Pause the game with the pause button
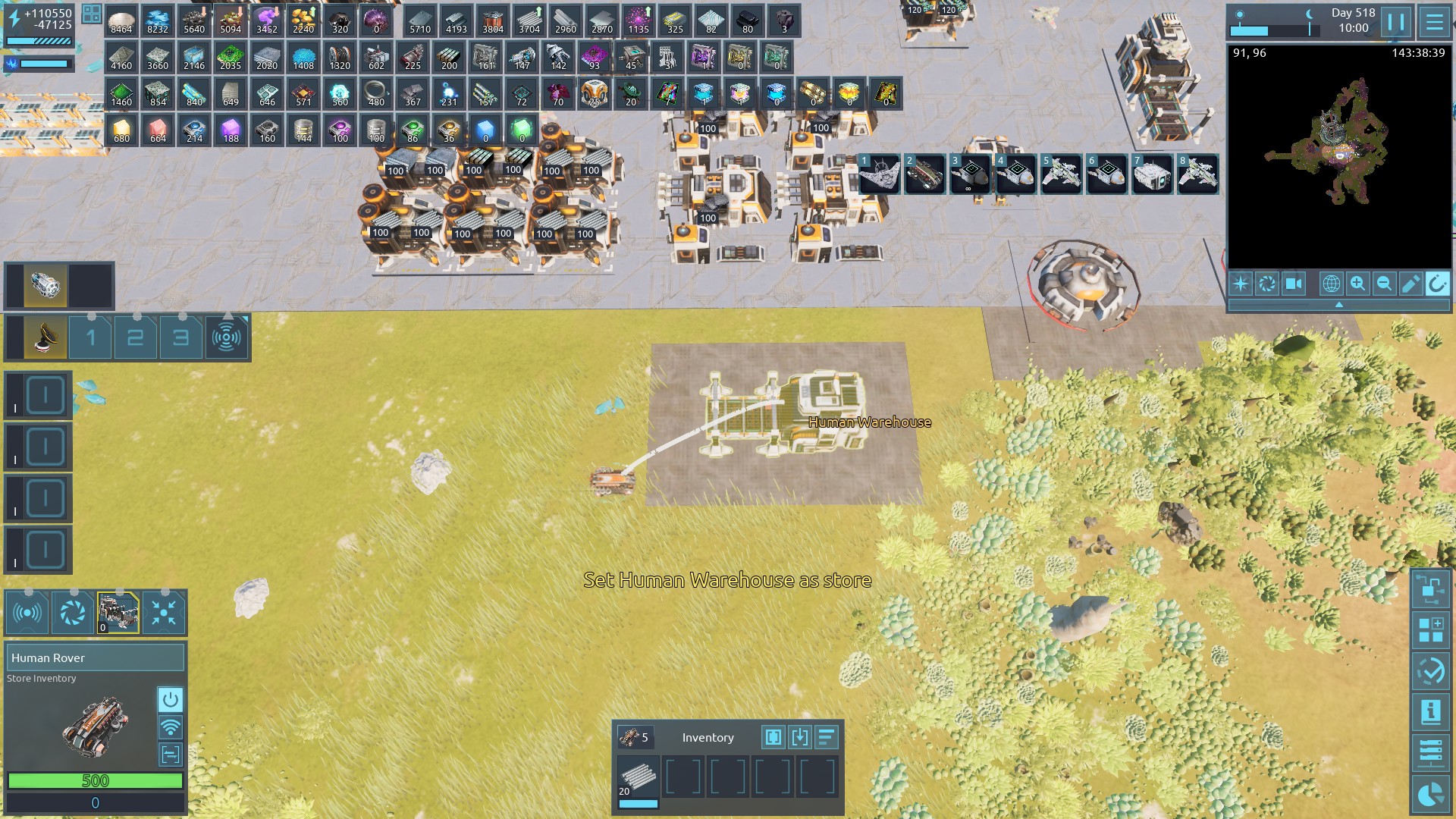The height and width of the screenshot is (819, 1456). click(x=1396, y=21)
